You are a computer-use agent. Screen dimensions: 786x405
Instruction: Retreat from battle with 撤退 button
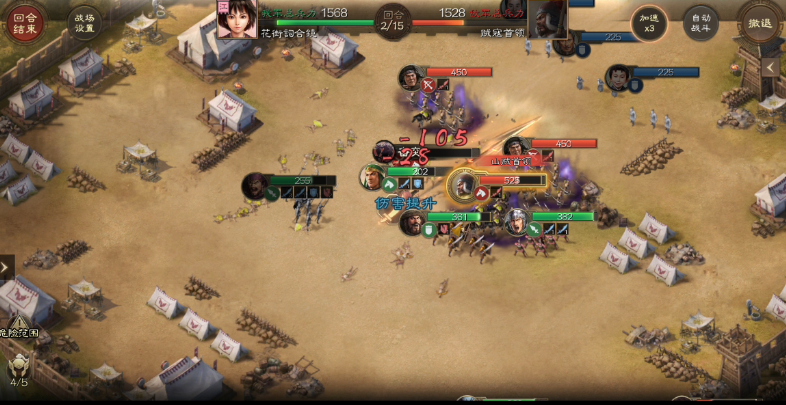pos(760,21)
